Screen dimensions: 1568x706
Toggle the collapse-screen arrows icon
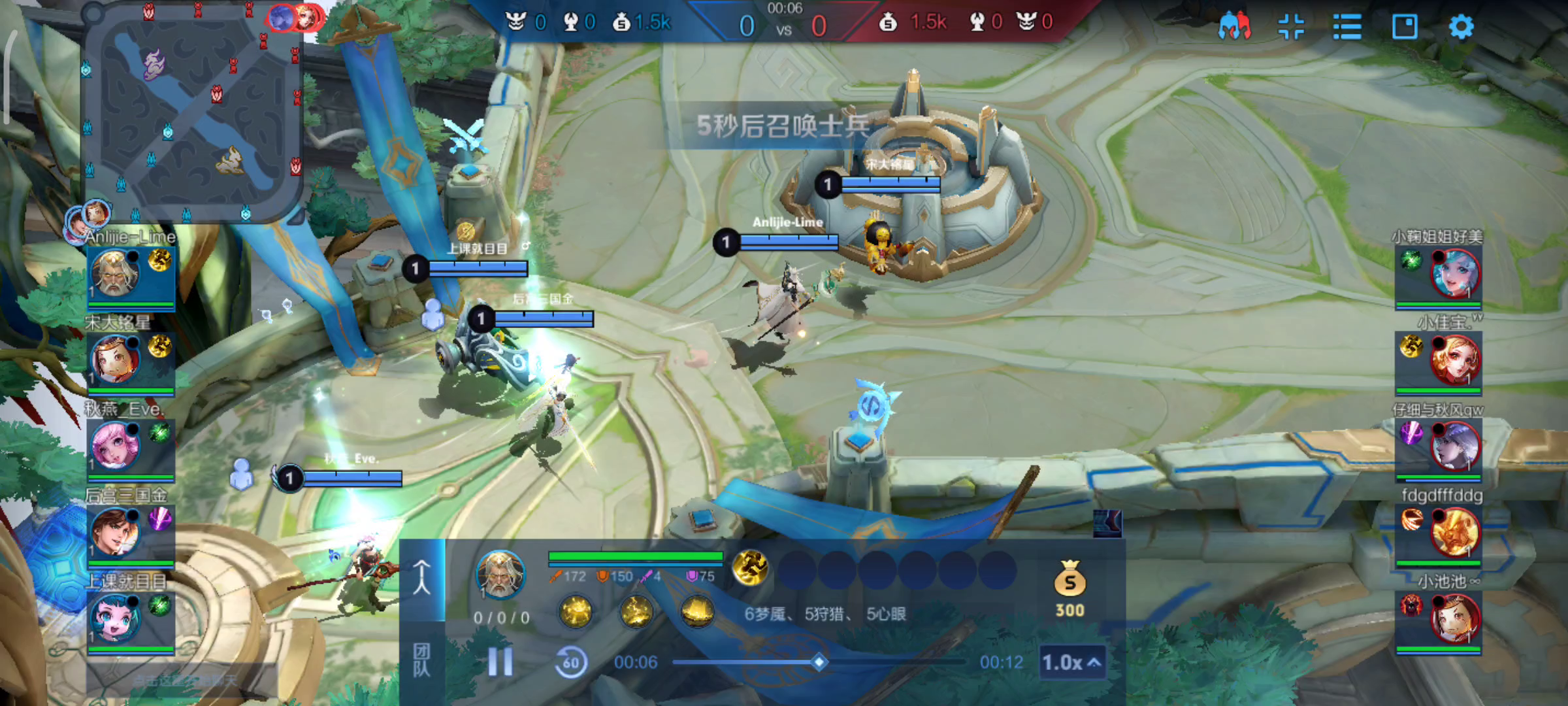click(1291, 27)
